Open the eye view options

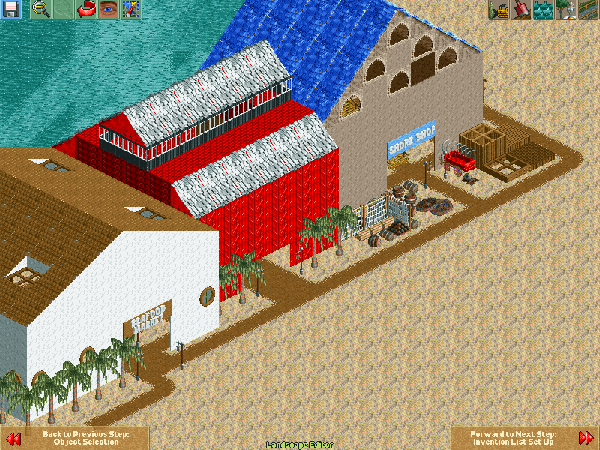pyautogui.click(x=108, y=10)
